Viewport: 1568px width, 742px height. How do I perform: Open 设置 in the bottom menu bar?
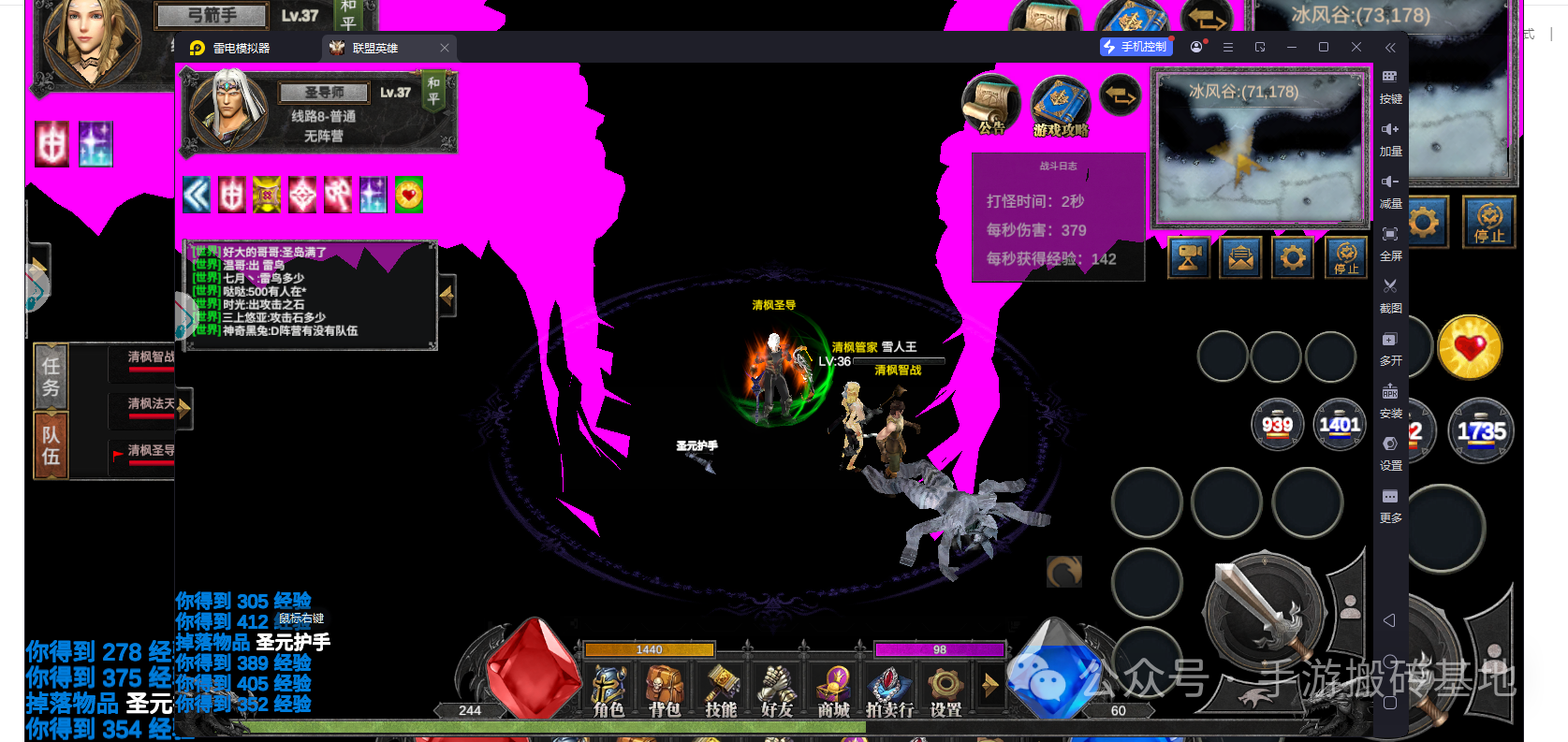coord(945,691)
